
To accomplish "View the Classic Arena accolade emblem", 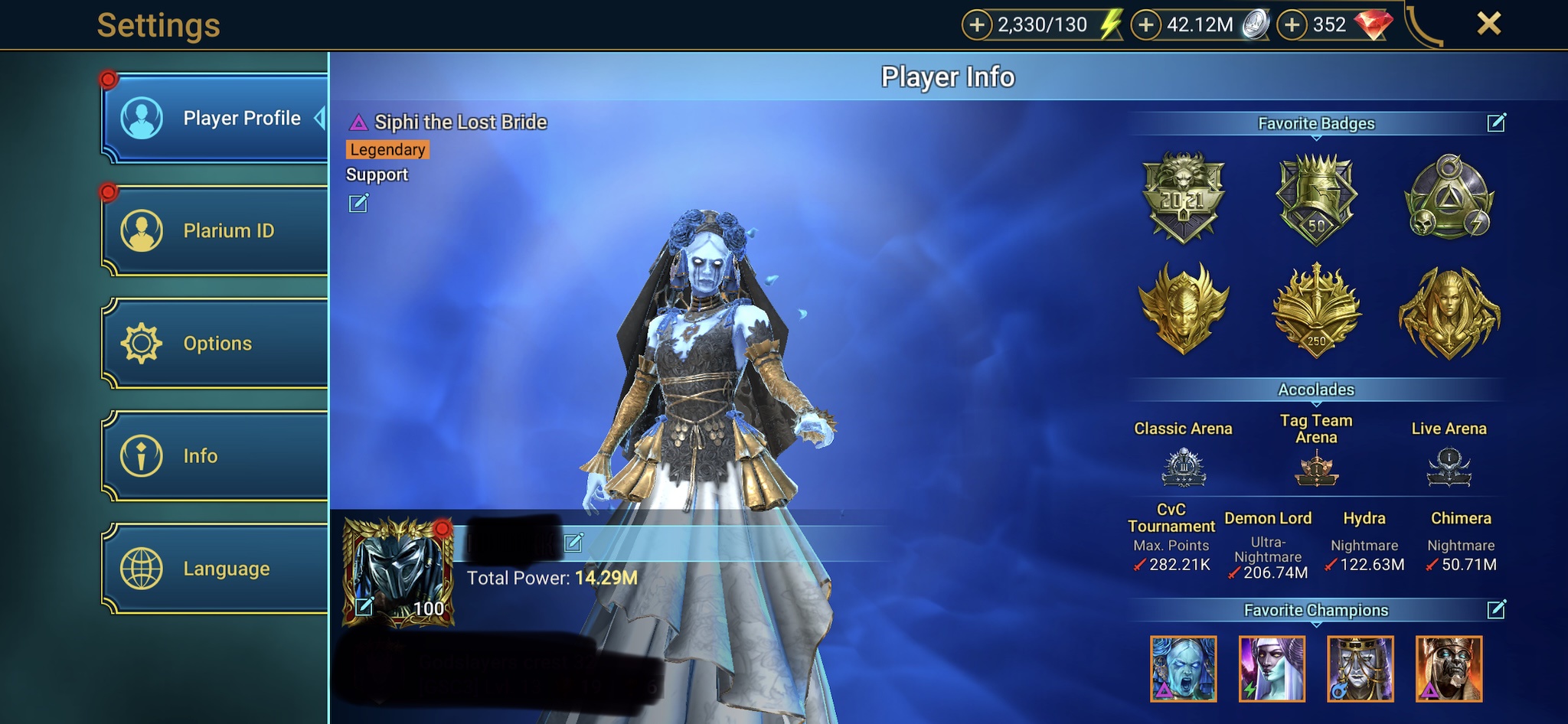I will pos(1183,468).
